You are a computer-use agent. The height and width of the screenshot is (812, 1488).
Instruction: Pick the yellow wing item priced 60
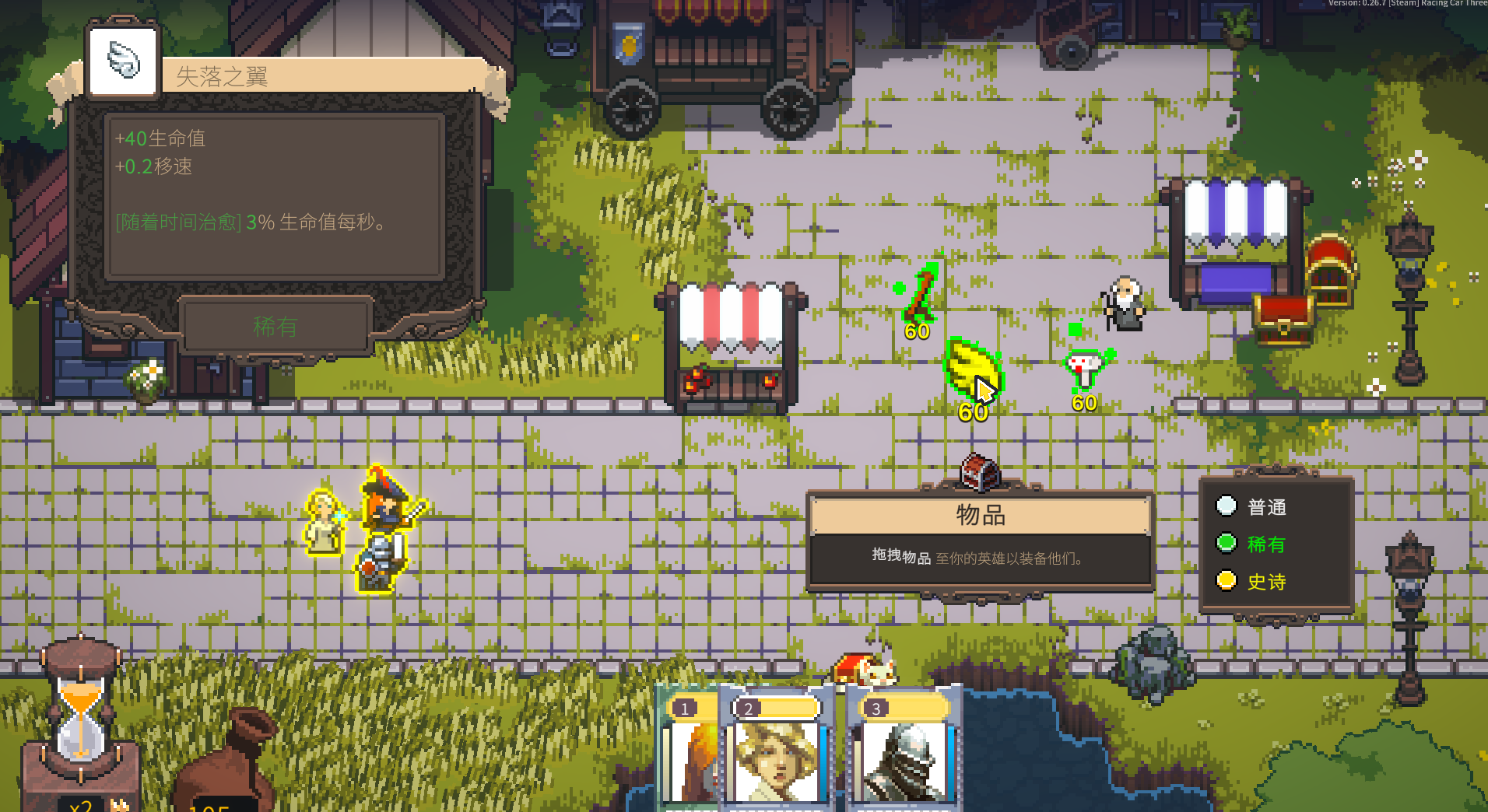(971, 367)
